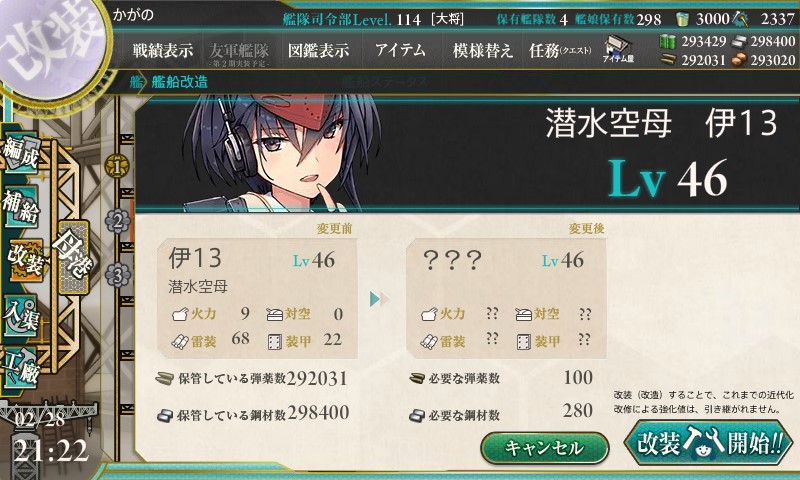Open the 戦績表示 records menu

pos(163,49)
